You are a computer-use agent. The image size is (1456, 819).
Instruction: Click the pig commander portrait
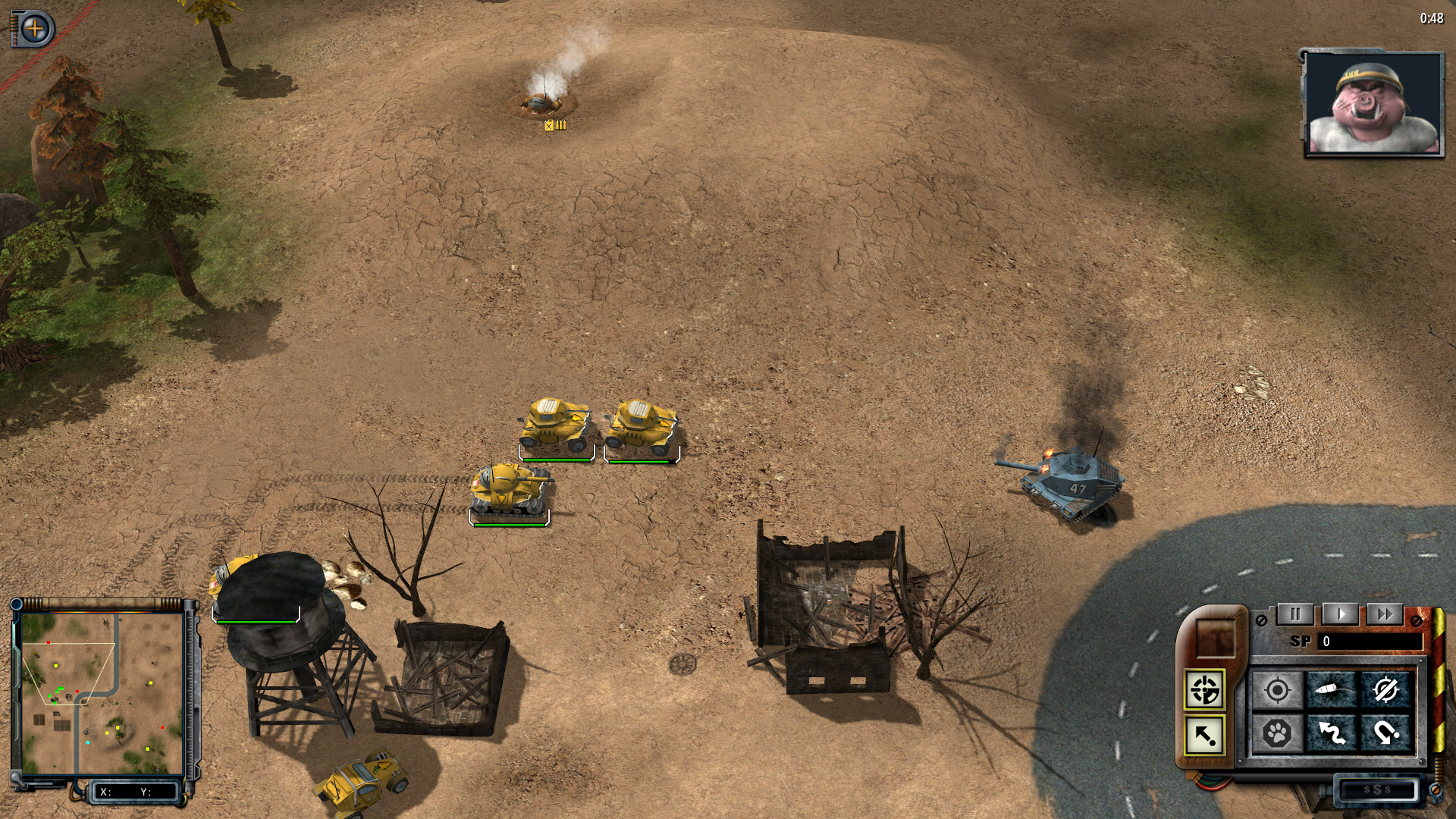point(1373,104)
